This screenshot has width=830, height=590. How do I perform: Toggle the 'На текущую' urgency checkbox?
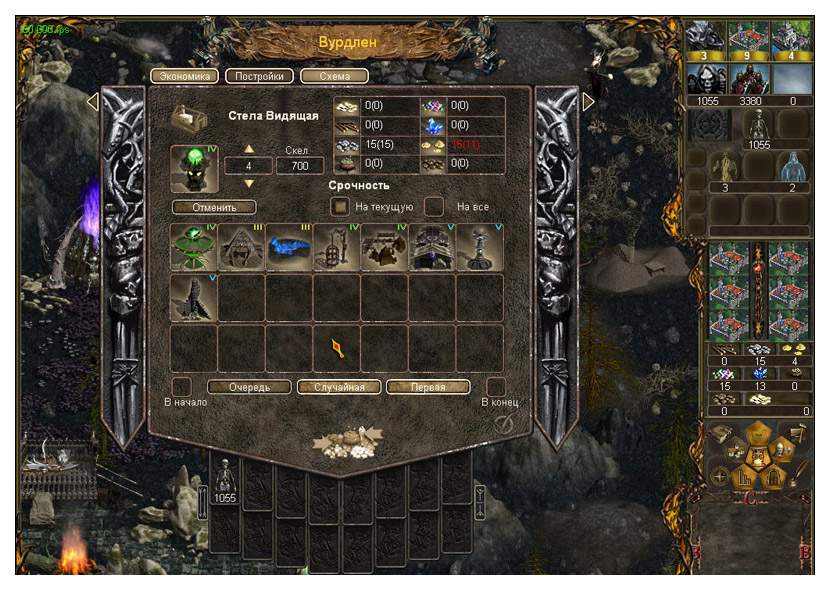tap(341, 206)
